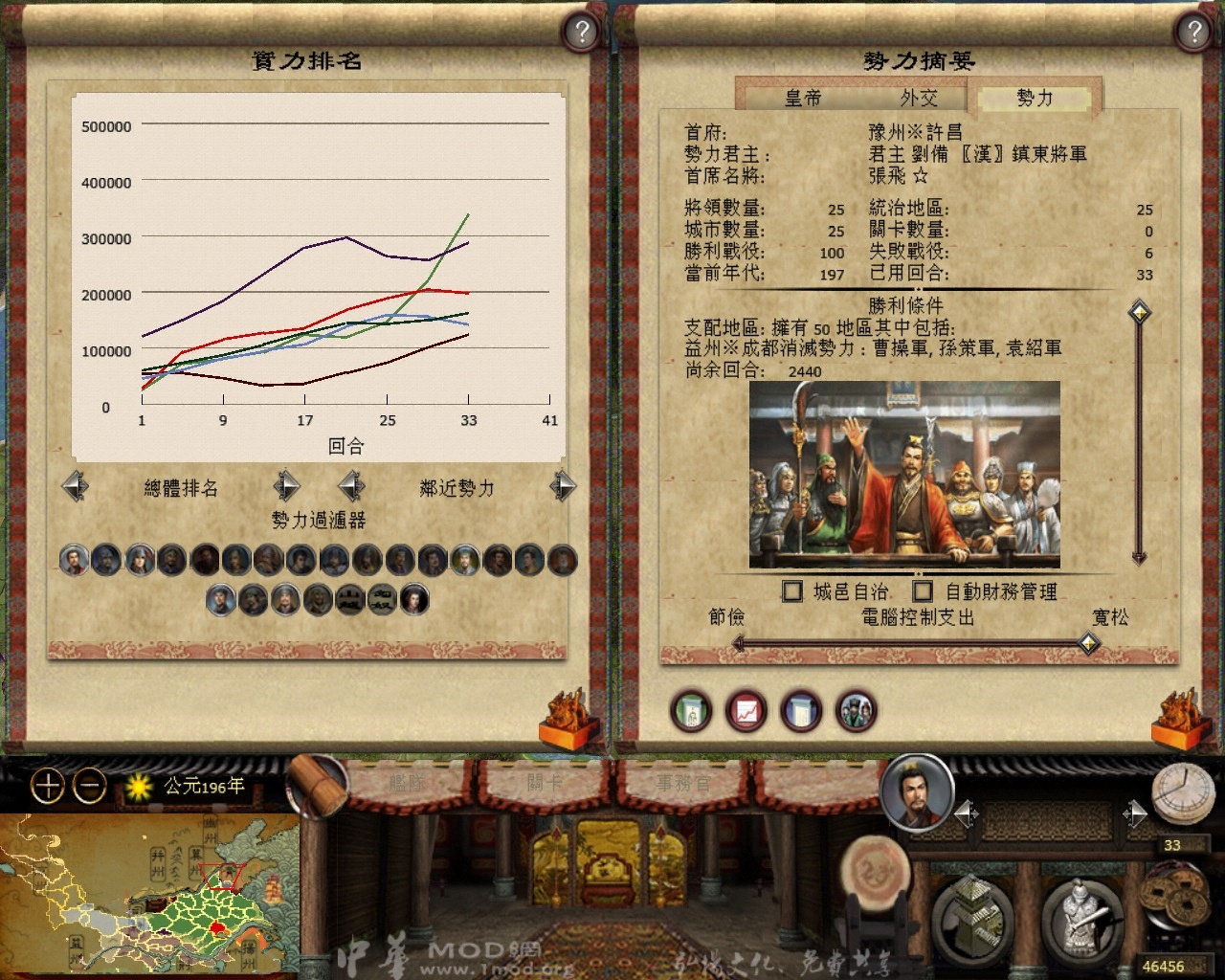Enable the 城邑自治 checkbox
This screenshot has width=1225, height=980.
coord(792,591)
